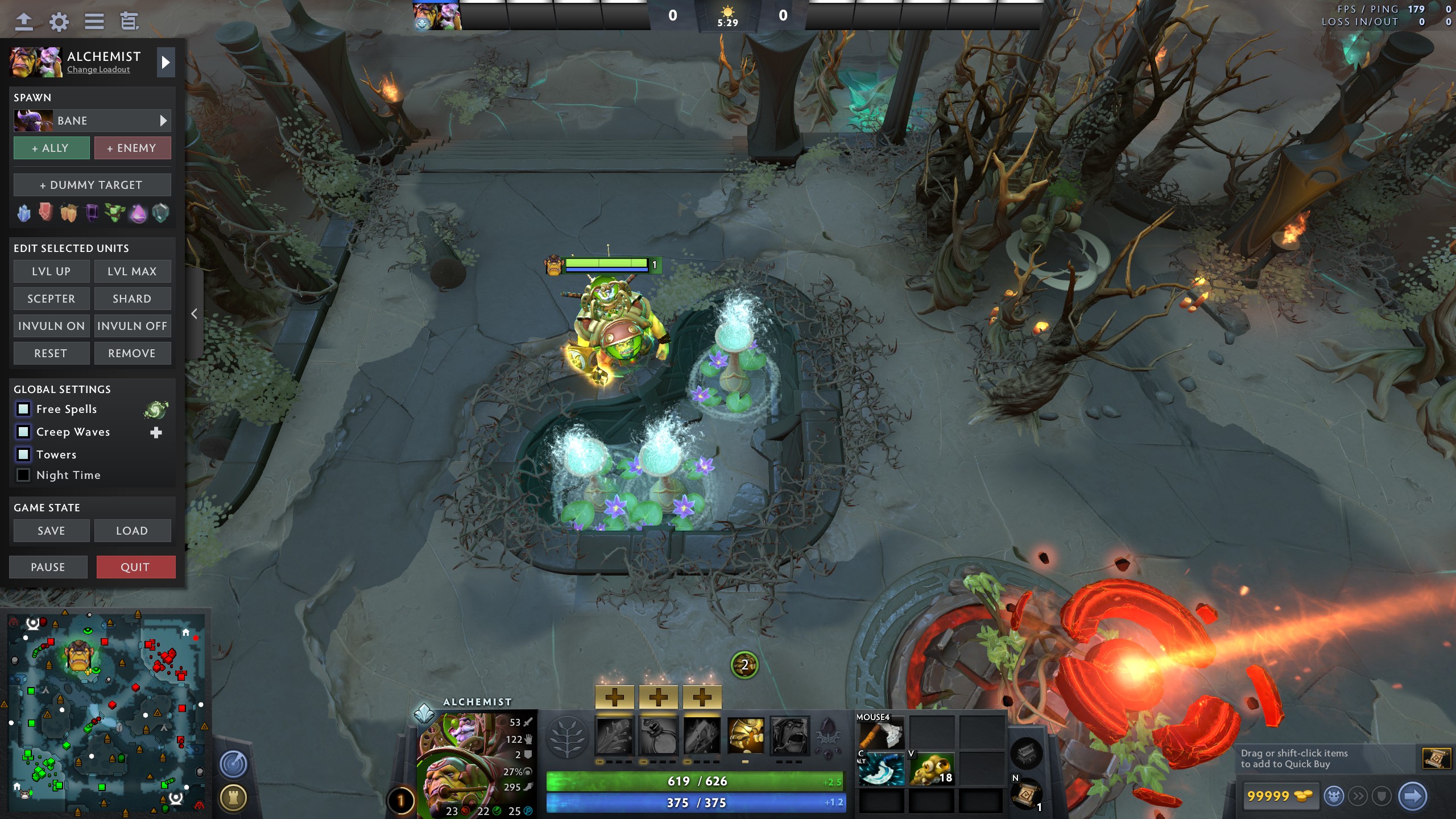Click Alchemist's green health bar
Screen dimensions: 1456x819
[697, 781]
